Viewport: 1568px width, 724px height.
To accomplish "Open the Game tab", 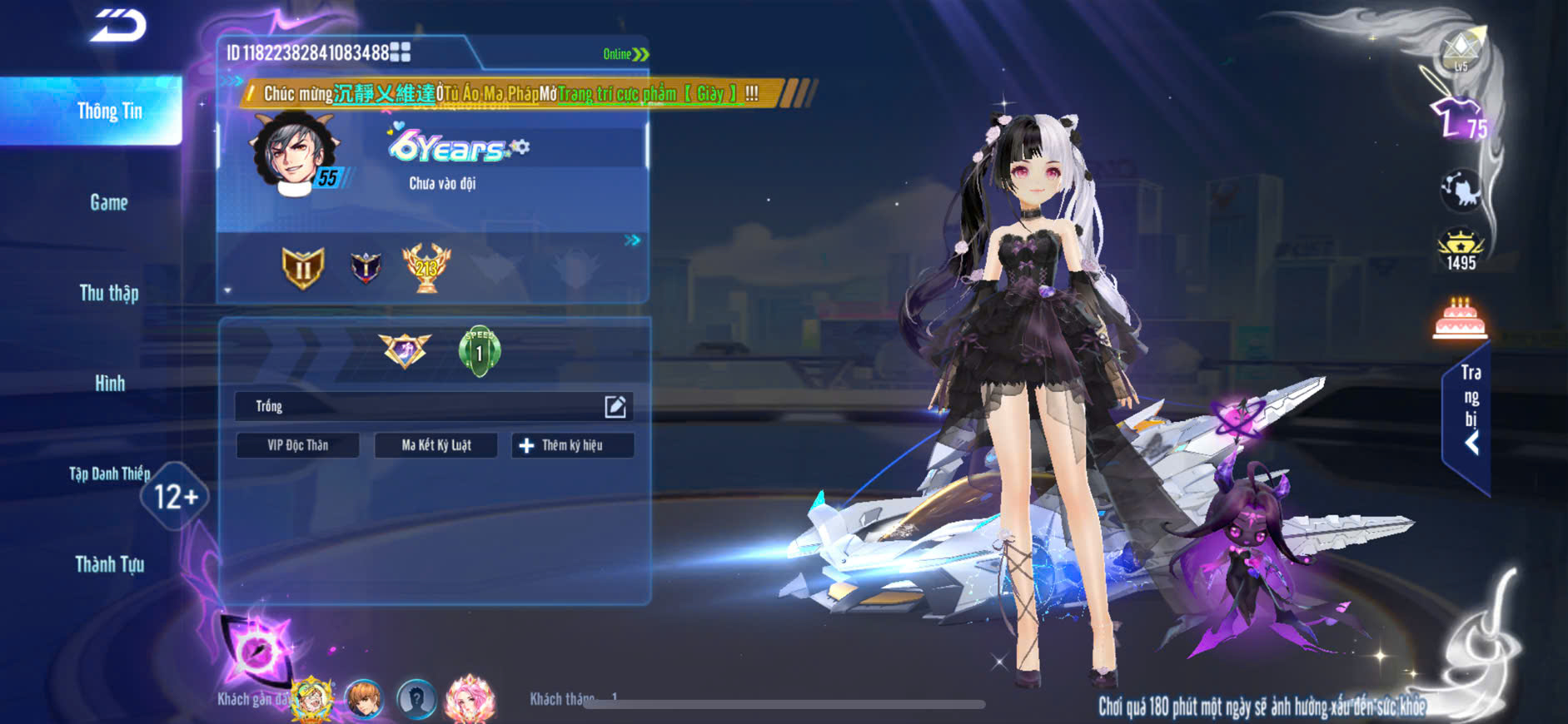I will pos(109,202).
